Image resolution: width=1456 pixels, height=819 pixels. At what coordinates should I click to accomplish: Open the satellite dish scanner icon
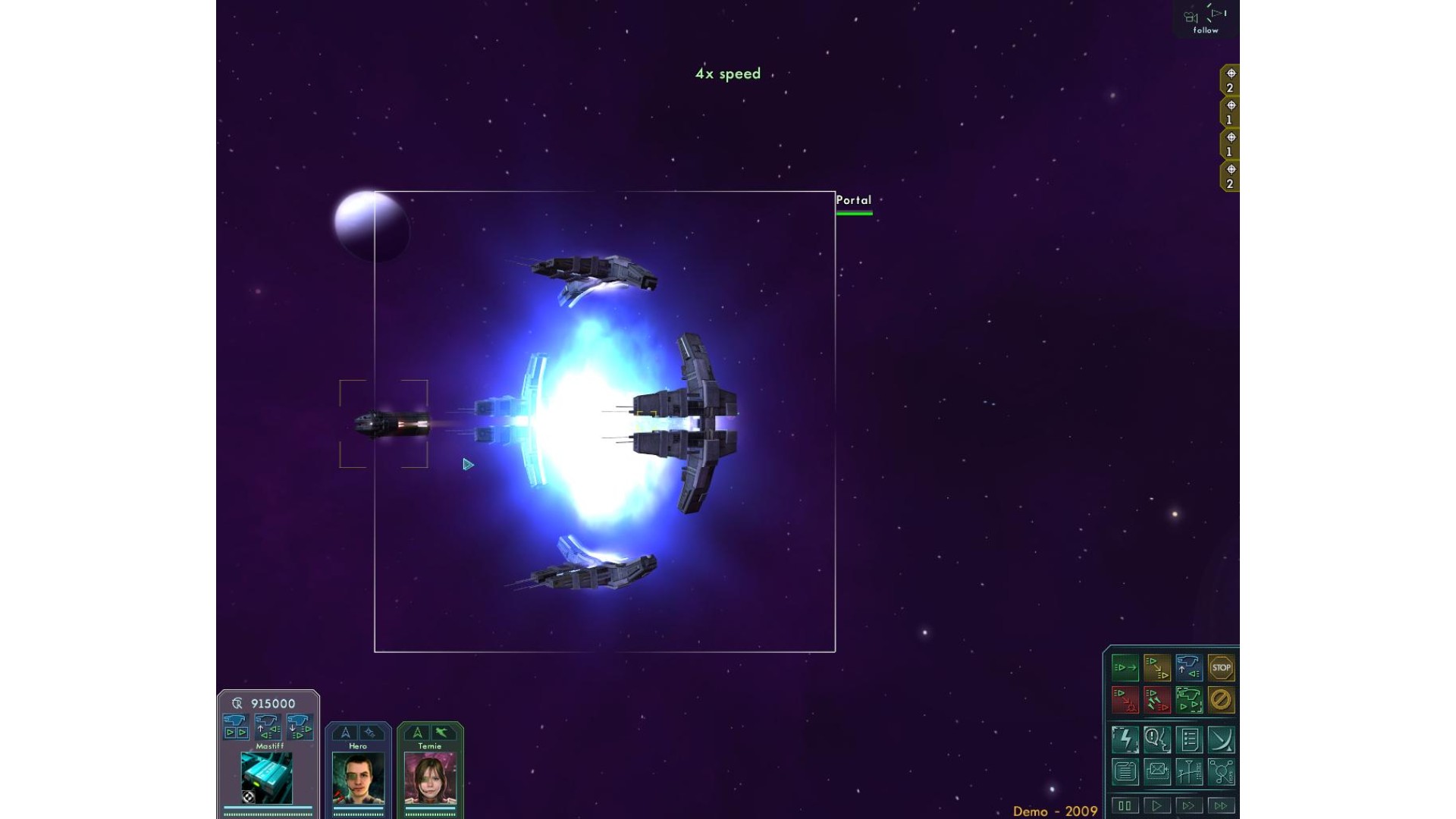pos(1220,739)
